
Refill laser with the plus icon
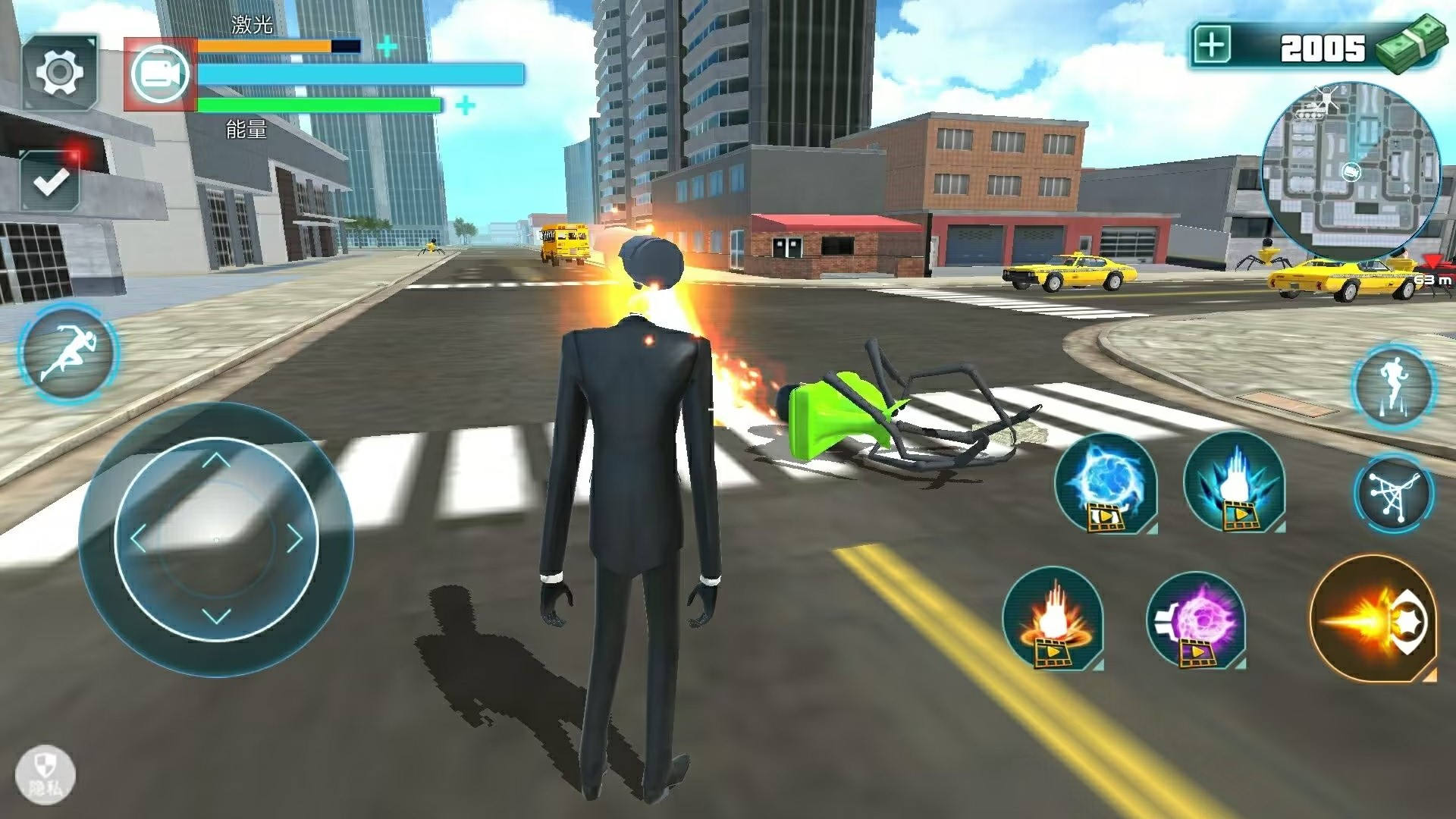tap(387, 46)
